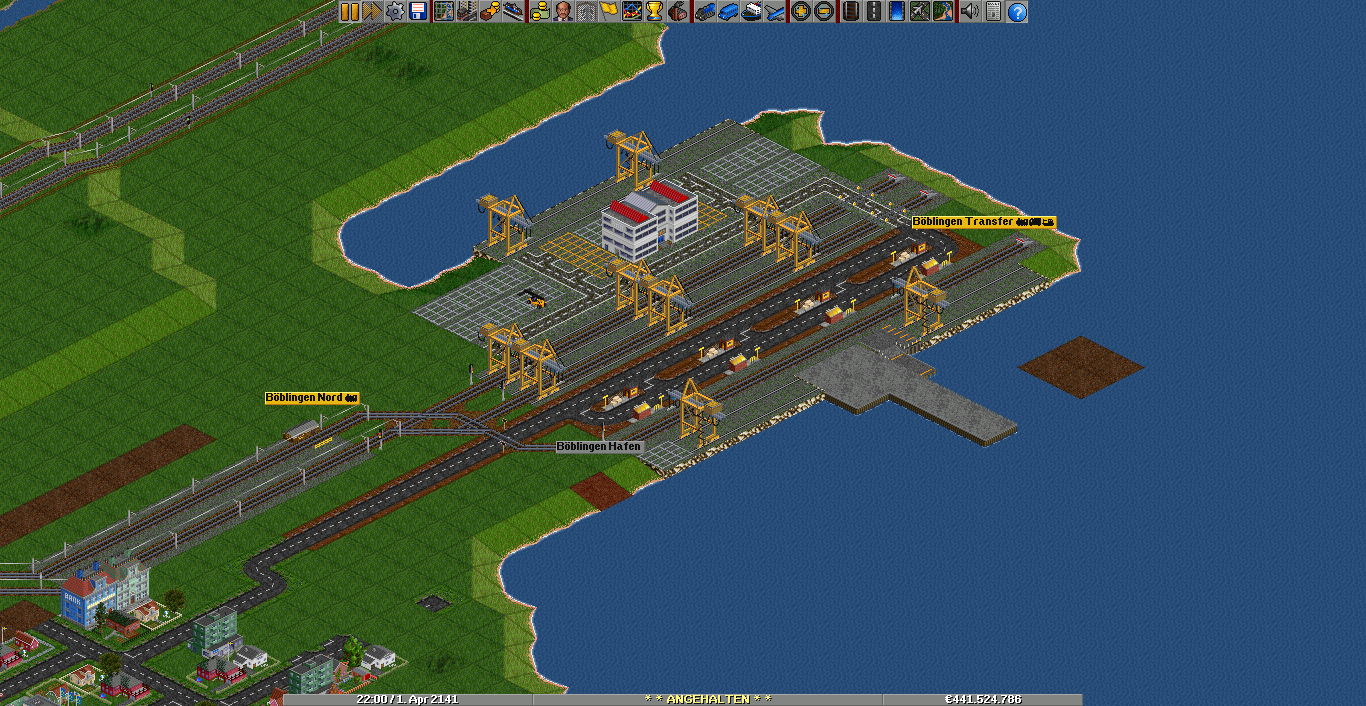Open the company league trophy icon
1366x706 pixels.
click(x=655, y=12)
